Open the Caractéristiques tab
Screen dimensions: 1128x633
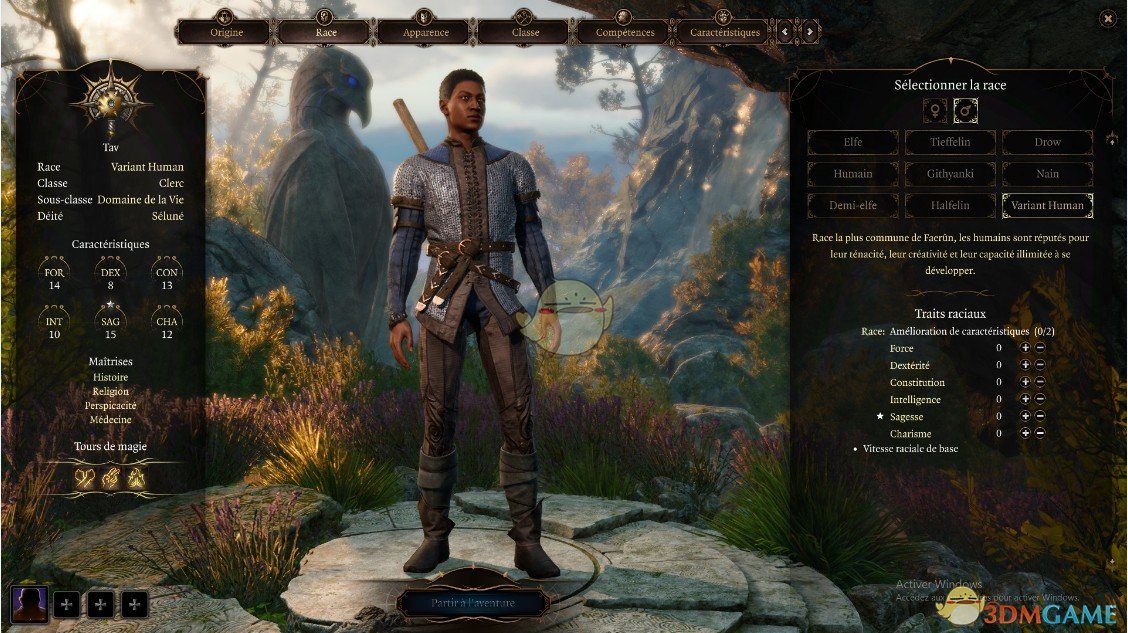(723, 32)
